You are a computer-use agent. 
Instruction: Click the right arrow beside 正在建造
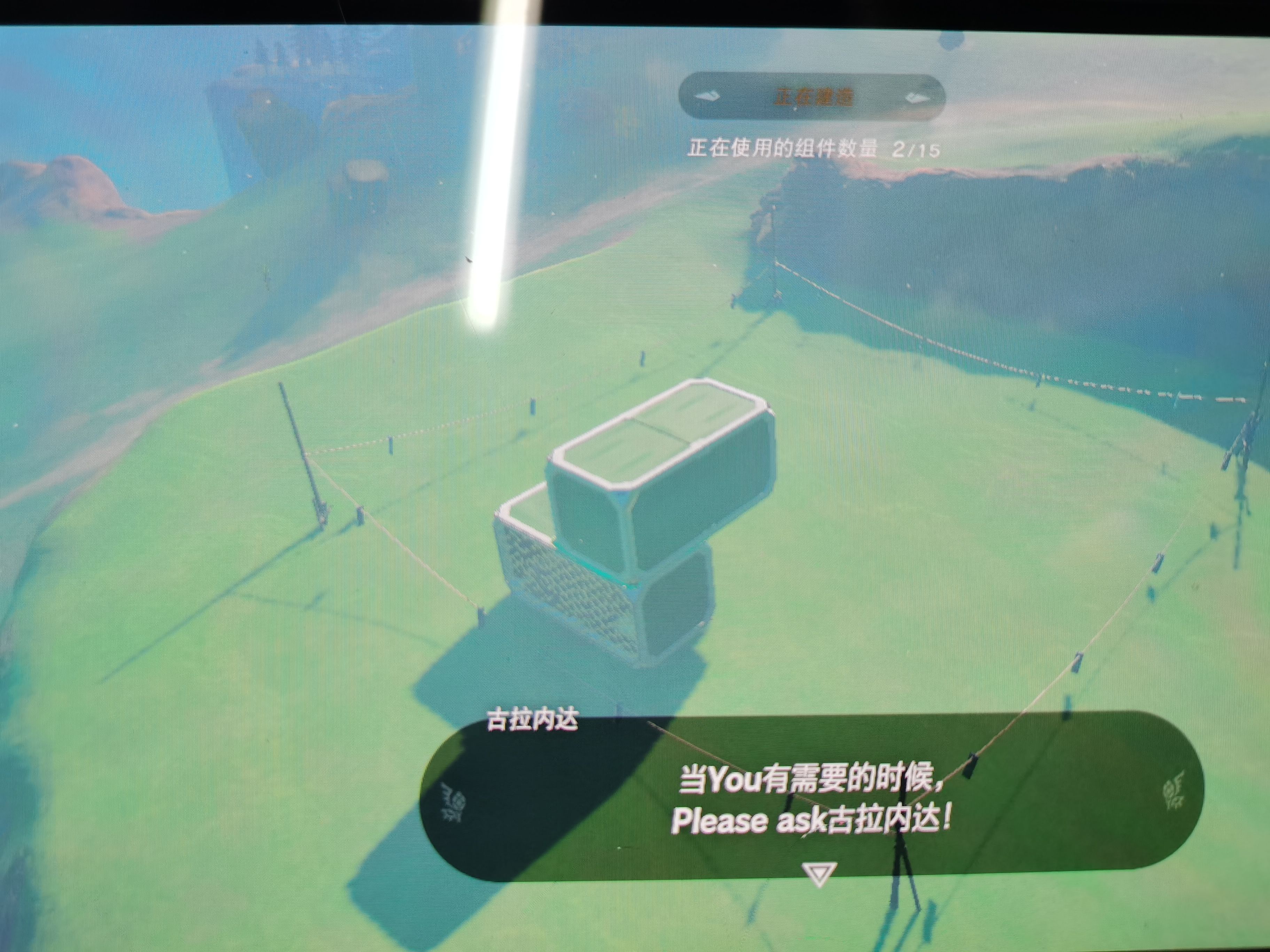pyautogui.click(x=917, y=98)
